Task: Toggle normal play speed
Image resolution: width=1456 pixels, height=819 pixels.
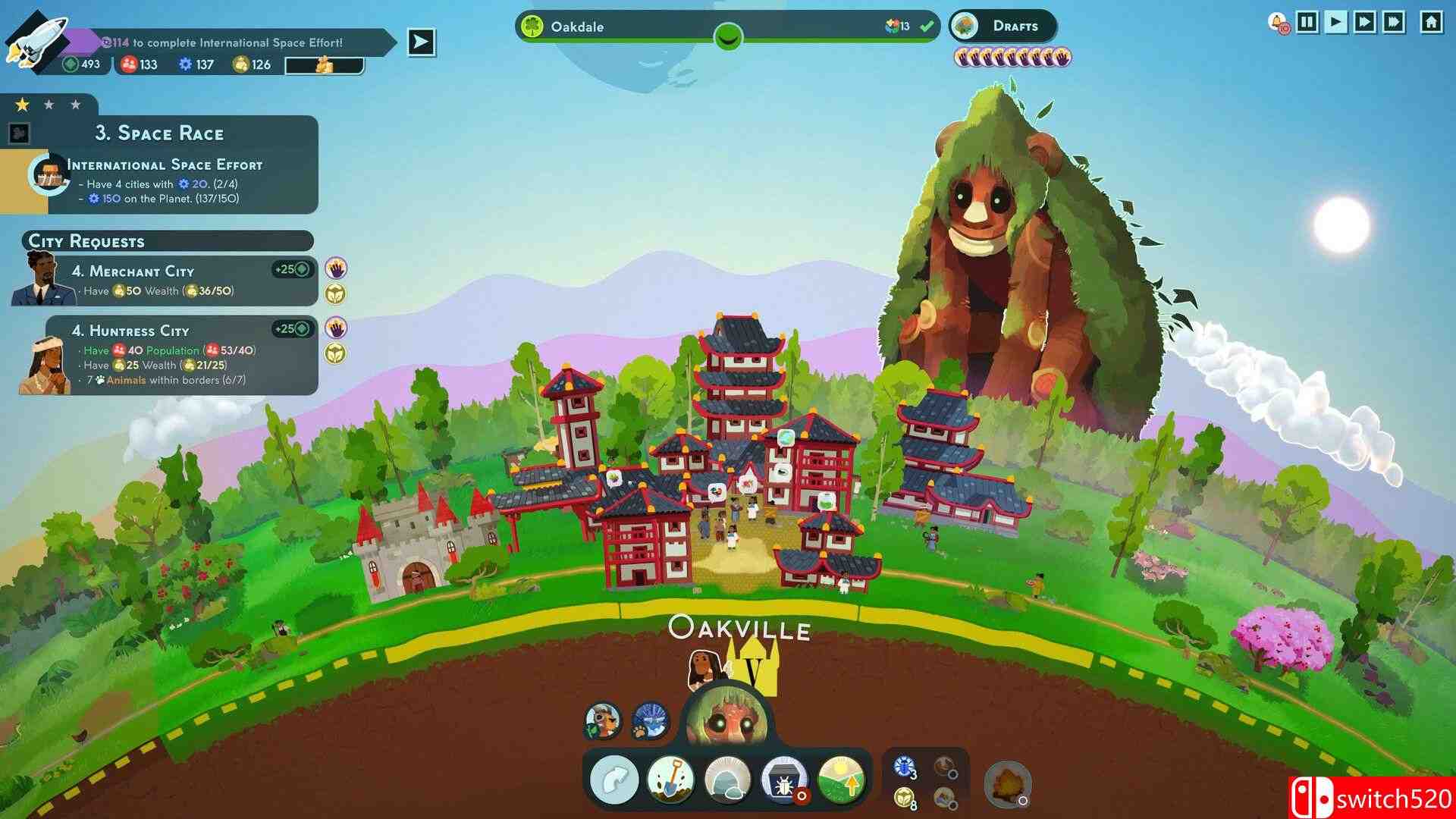Action: coord(1336,20)
